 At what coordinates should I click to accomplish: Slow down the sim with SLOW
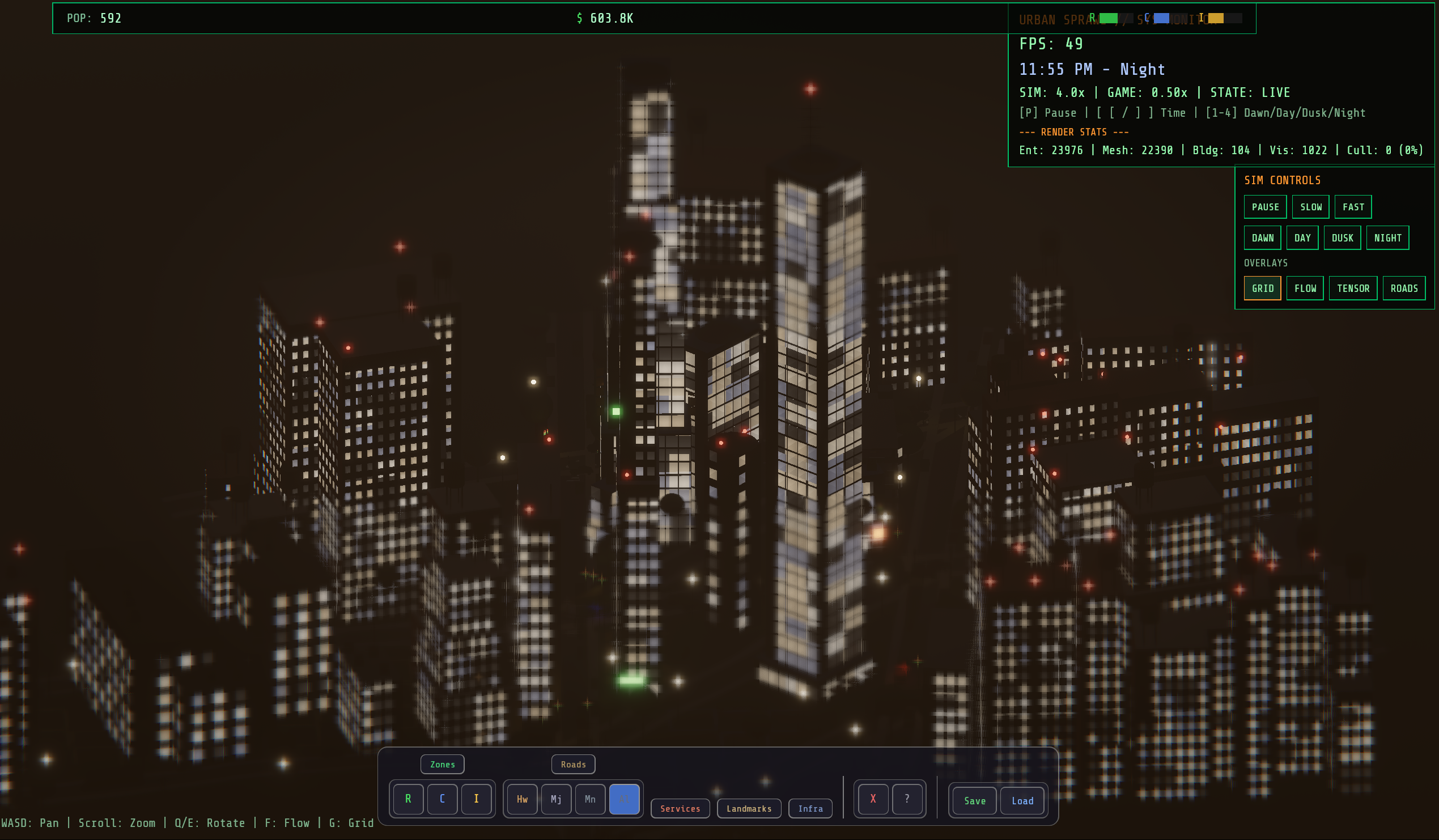pos(1310,207)
